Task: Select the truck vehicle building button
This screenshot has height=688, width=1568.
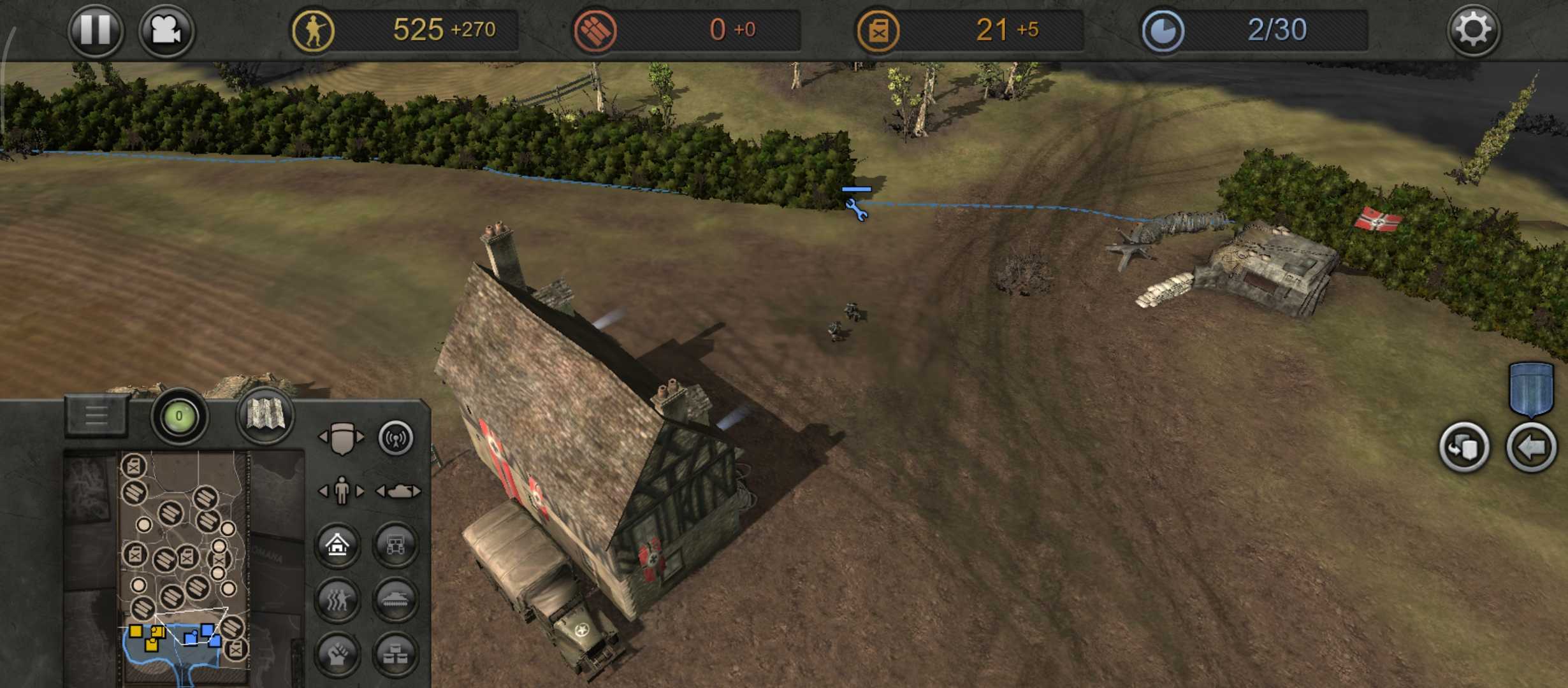Action: point(395,545)
